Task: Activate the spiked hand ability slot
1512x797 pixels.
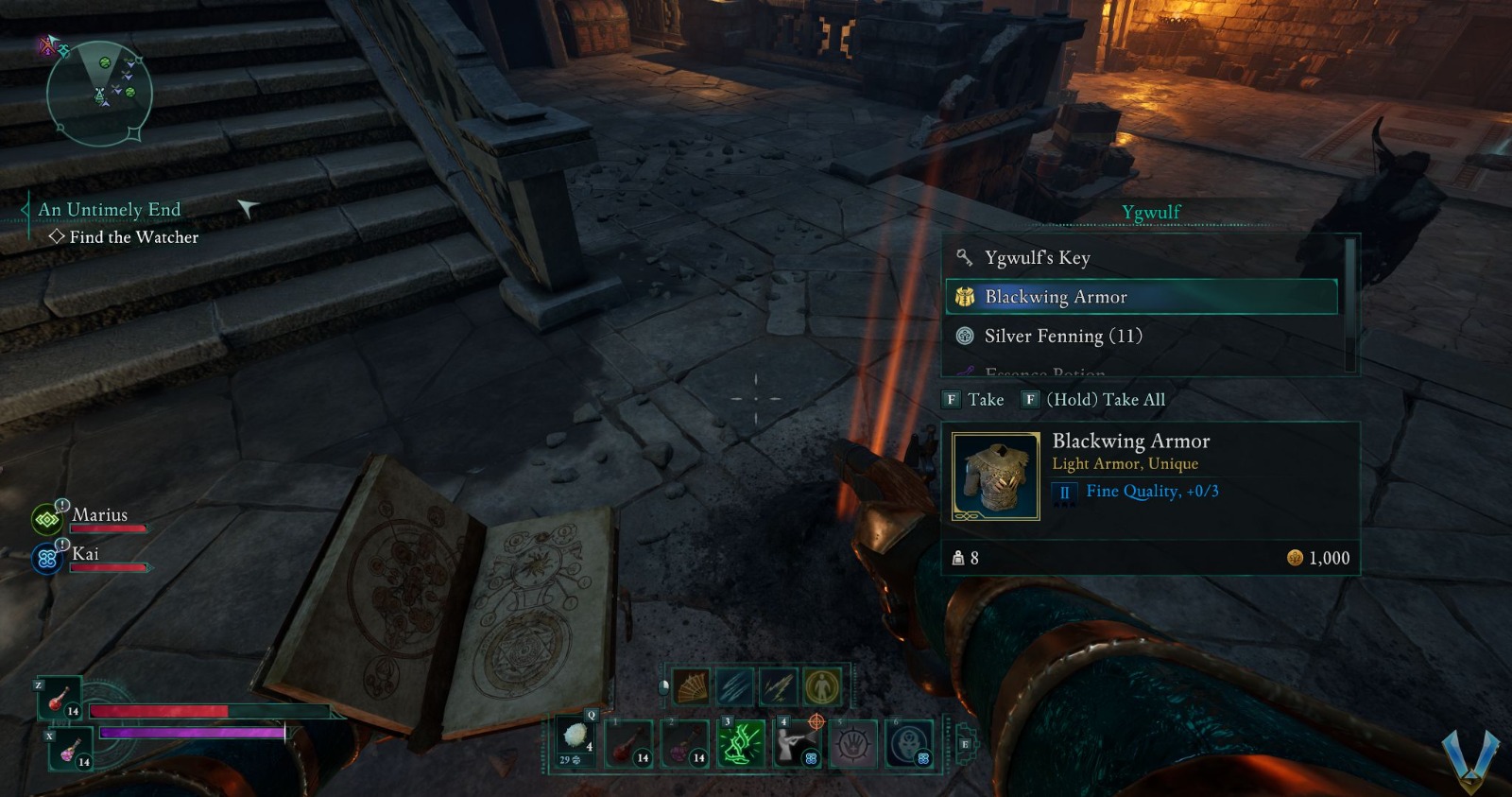Action: 853,744
